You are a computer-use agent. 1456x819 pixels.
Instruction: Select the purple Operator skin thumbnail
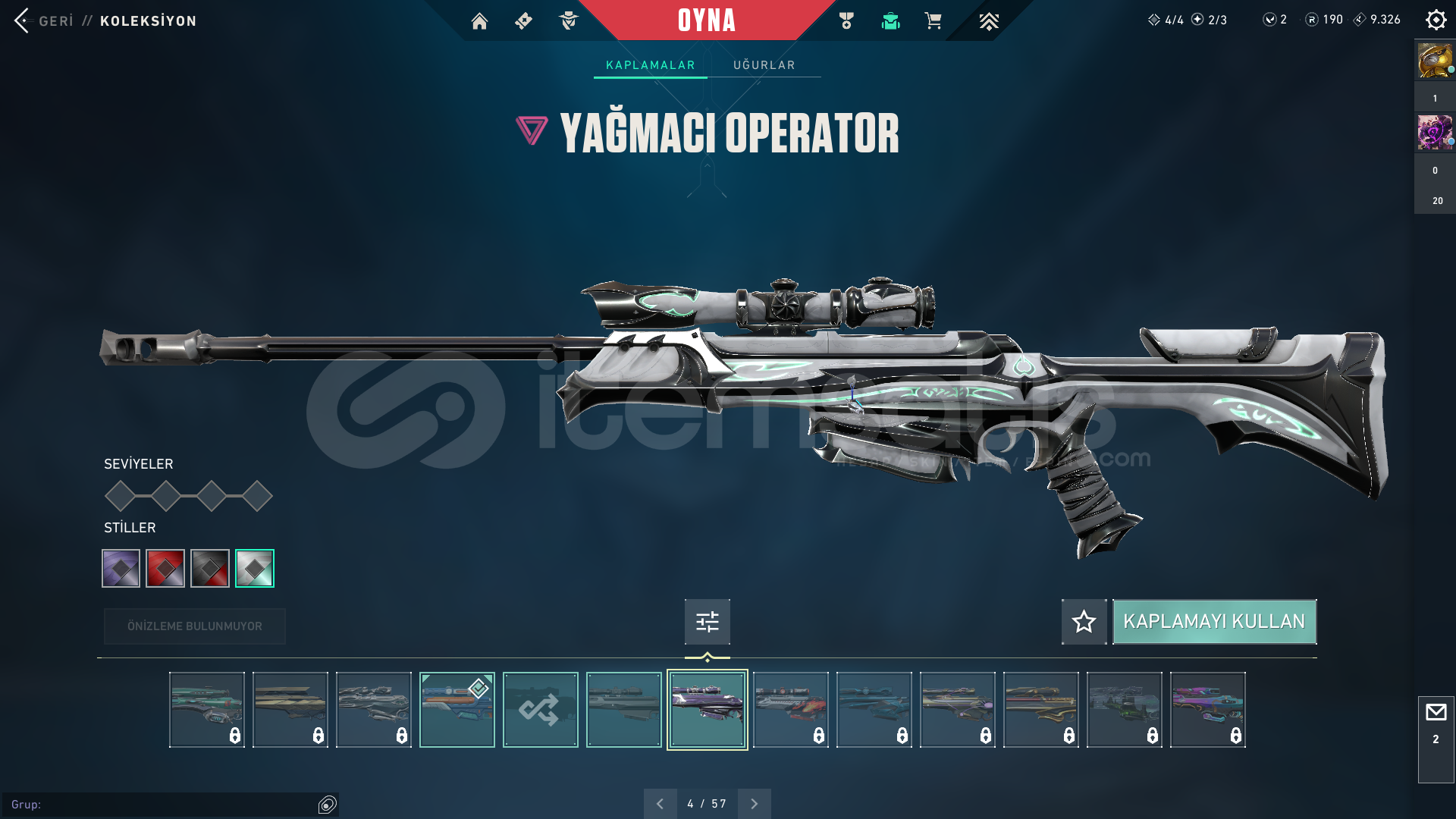click(707, 710)
